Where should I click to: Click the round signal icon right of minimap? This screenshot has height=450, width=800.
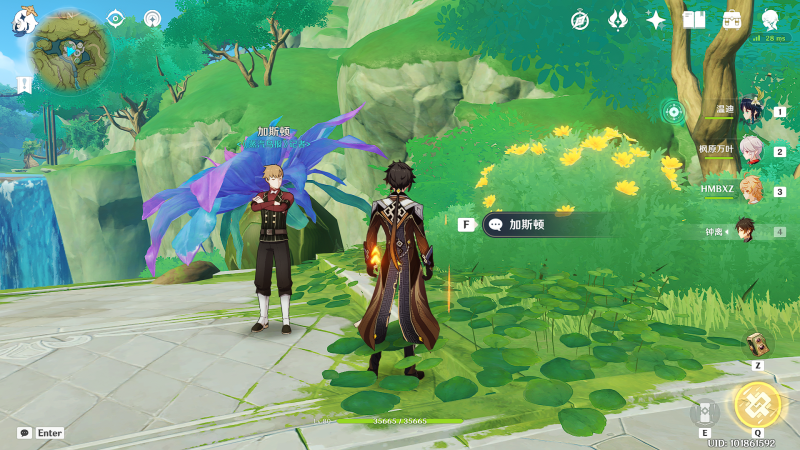[x=152, y=19]
